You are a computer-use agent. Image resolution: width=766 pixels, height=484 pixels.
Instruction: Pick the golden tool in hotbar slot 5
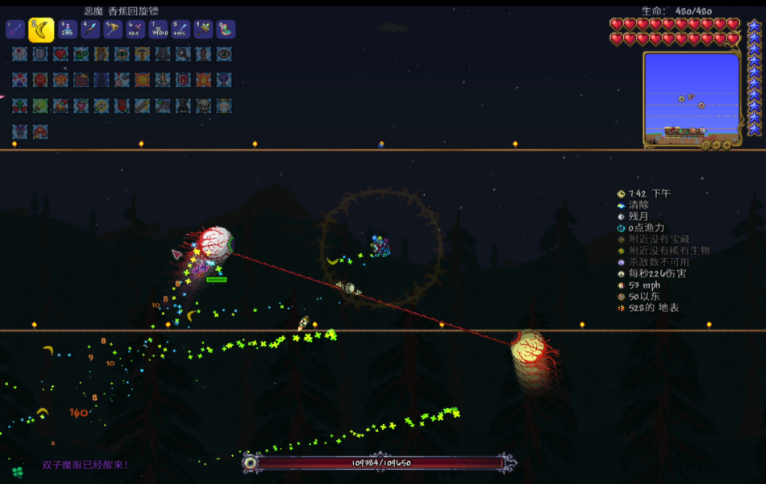click(x=112, y=29)
